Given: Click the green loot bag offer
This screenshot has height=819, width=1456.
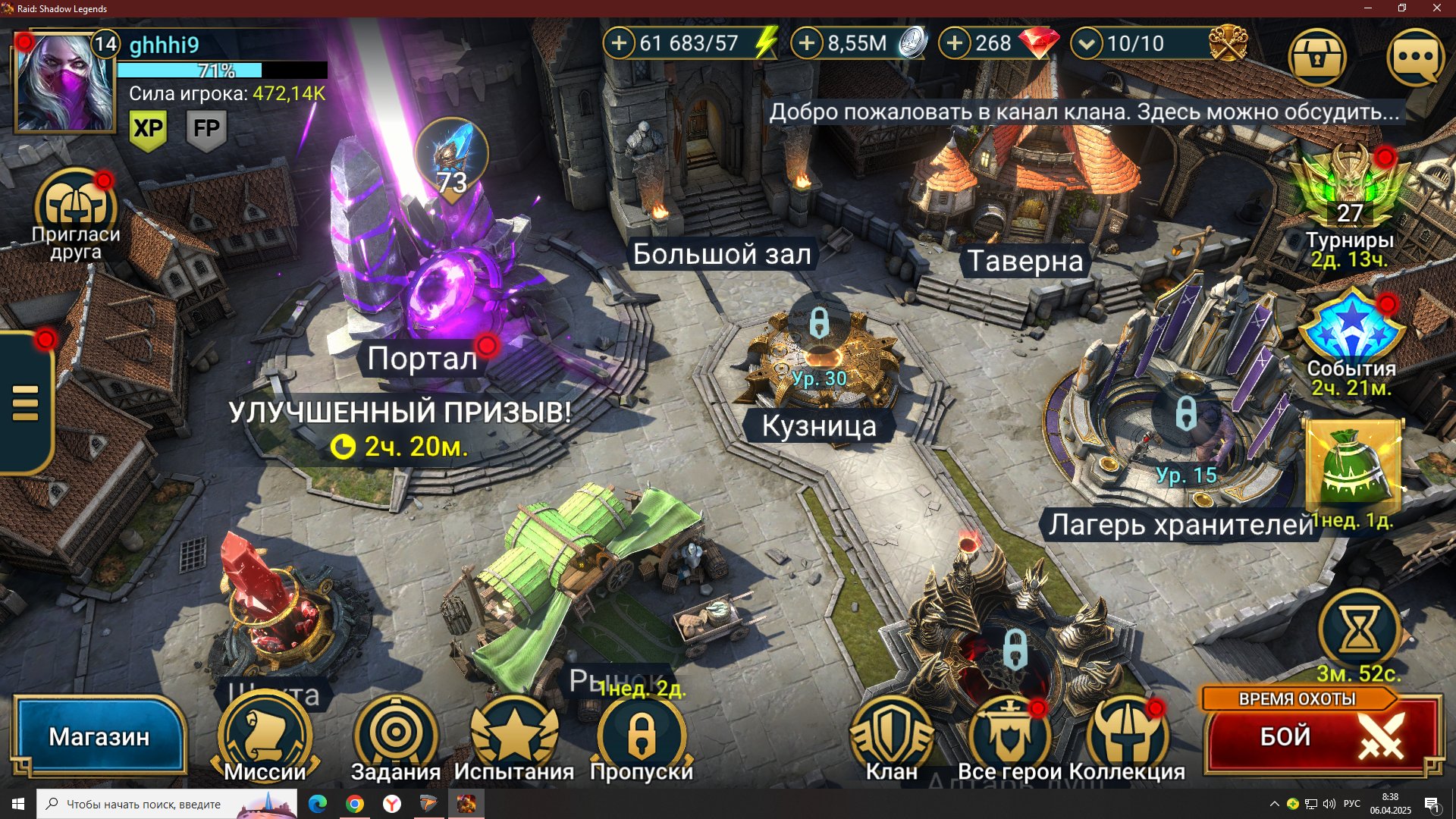Looking at the screenshot, I should coord(1353,466).
